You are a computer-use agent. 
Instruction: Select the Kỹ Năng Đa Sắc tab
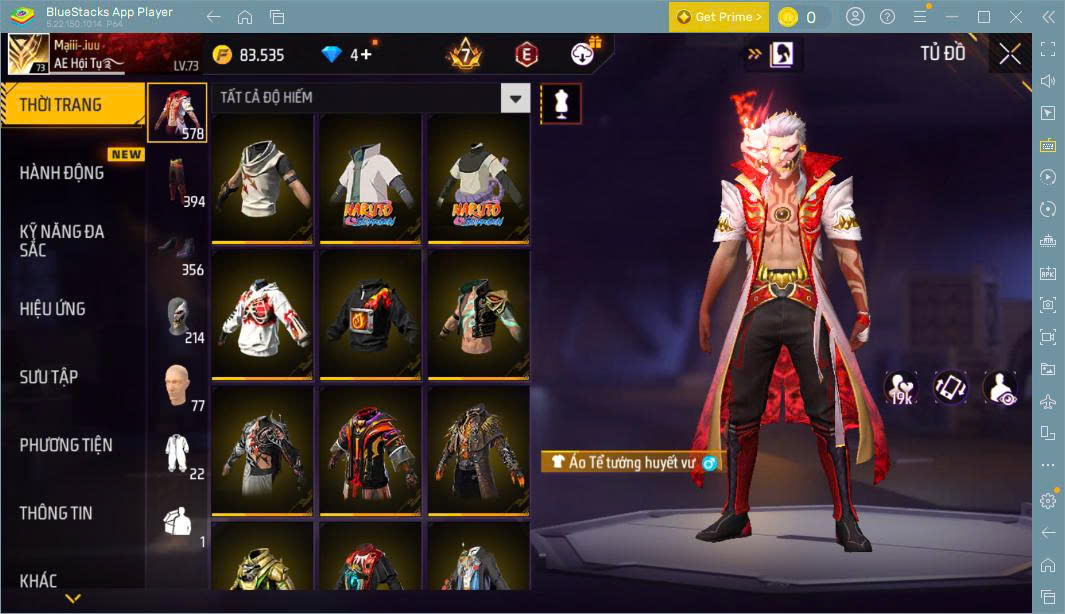[62, 240]
